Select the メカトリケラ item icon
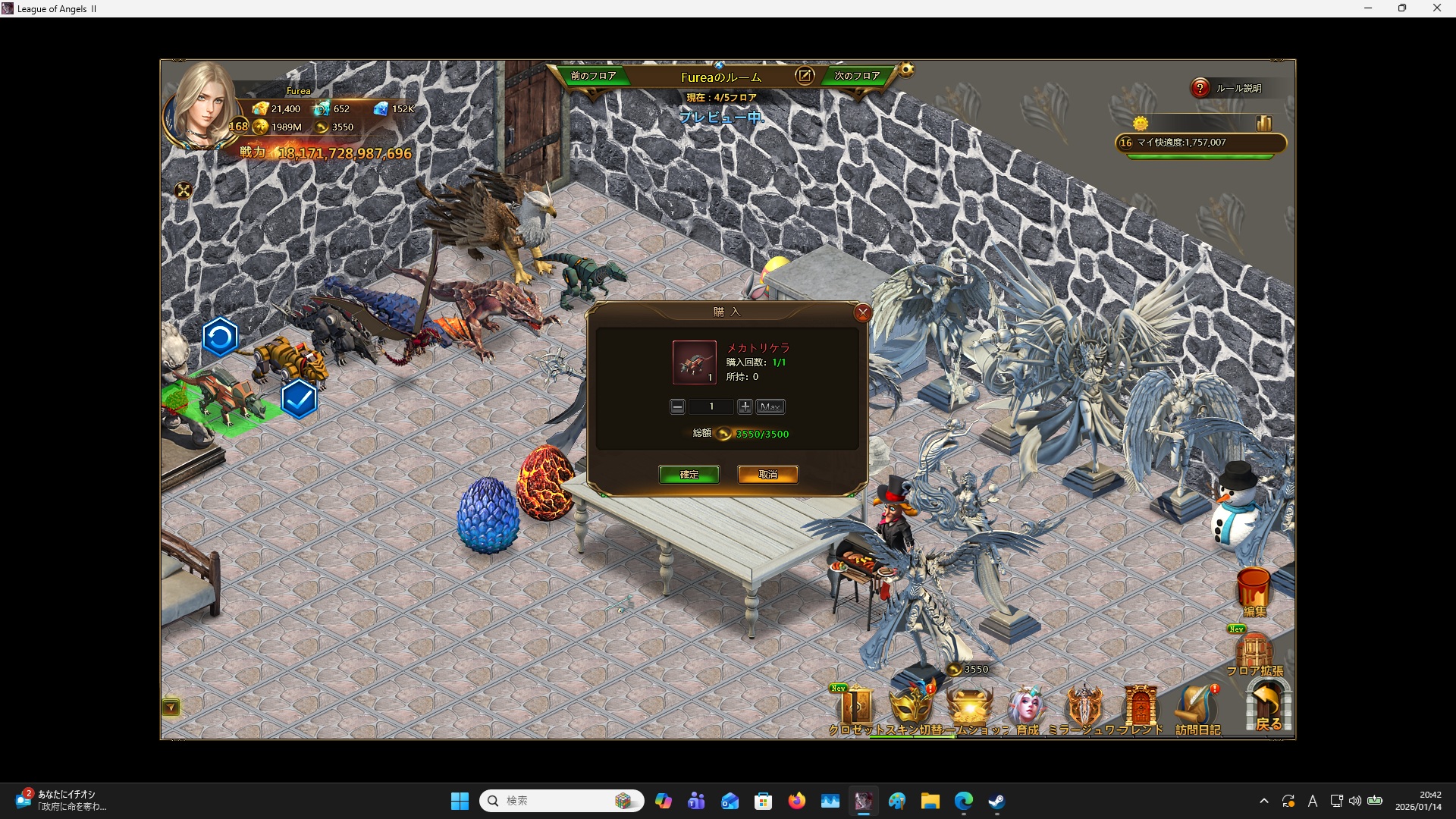Viewport: 1456px width, 819px height. pos(694,362)
